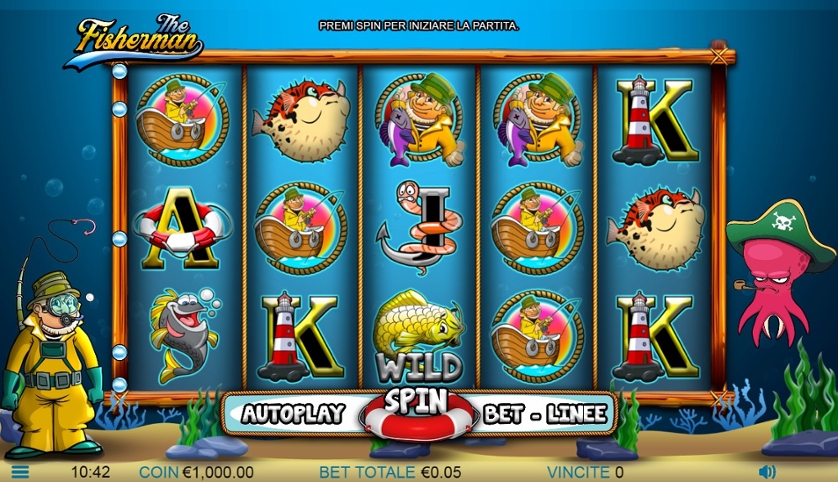Start Autoplay mode

(293, 413)
